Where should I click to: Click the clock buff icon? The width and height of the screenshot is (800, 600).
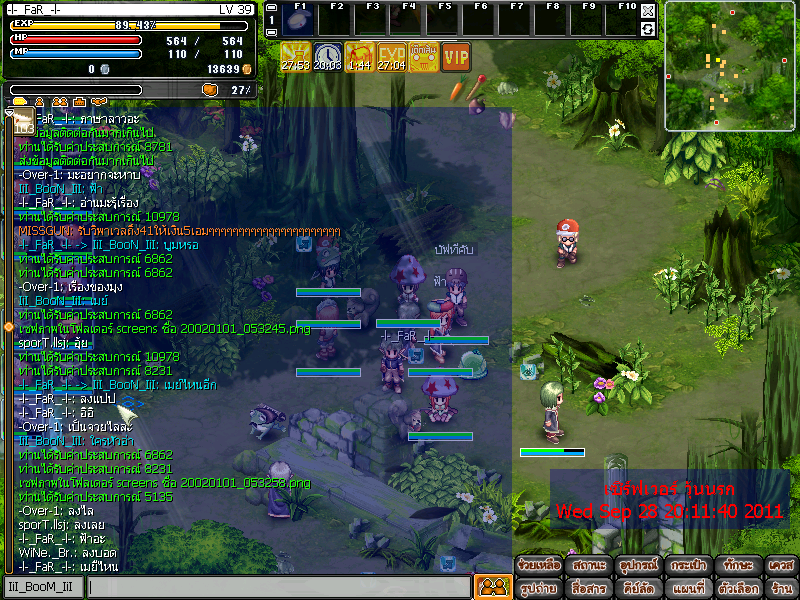coord(327,58)
